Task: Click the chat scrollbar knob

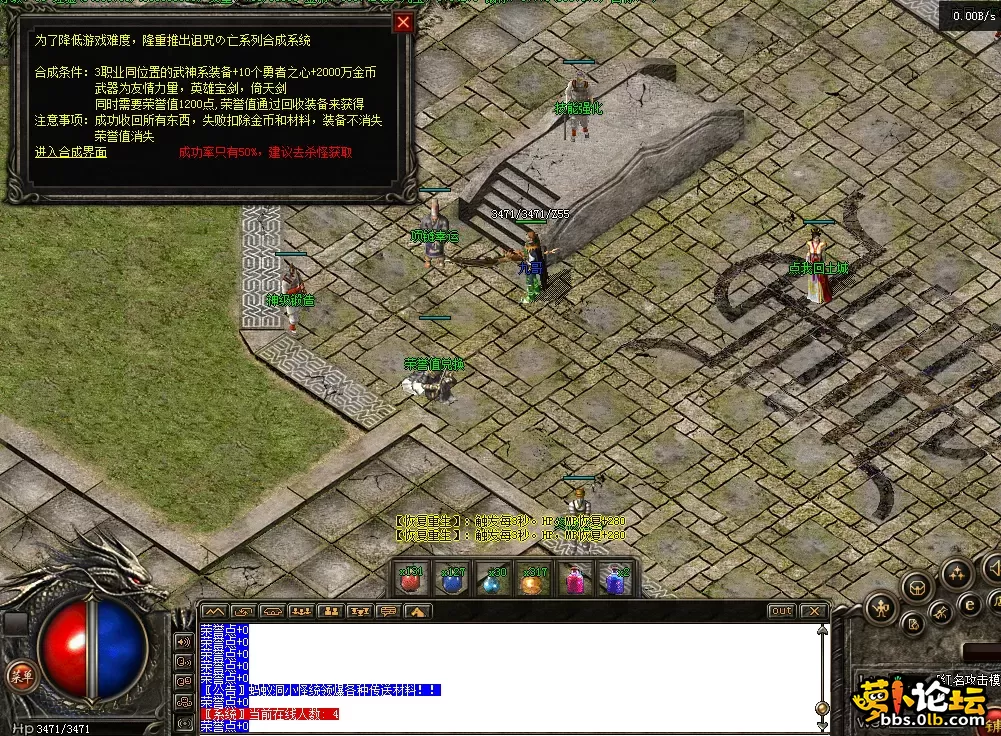Action: pyautogui.click(x=822, y=707)
